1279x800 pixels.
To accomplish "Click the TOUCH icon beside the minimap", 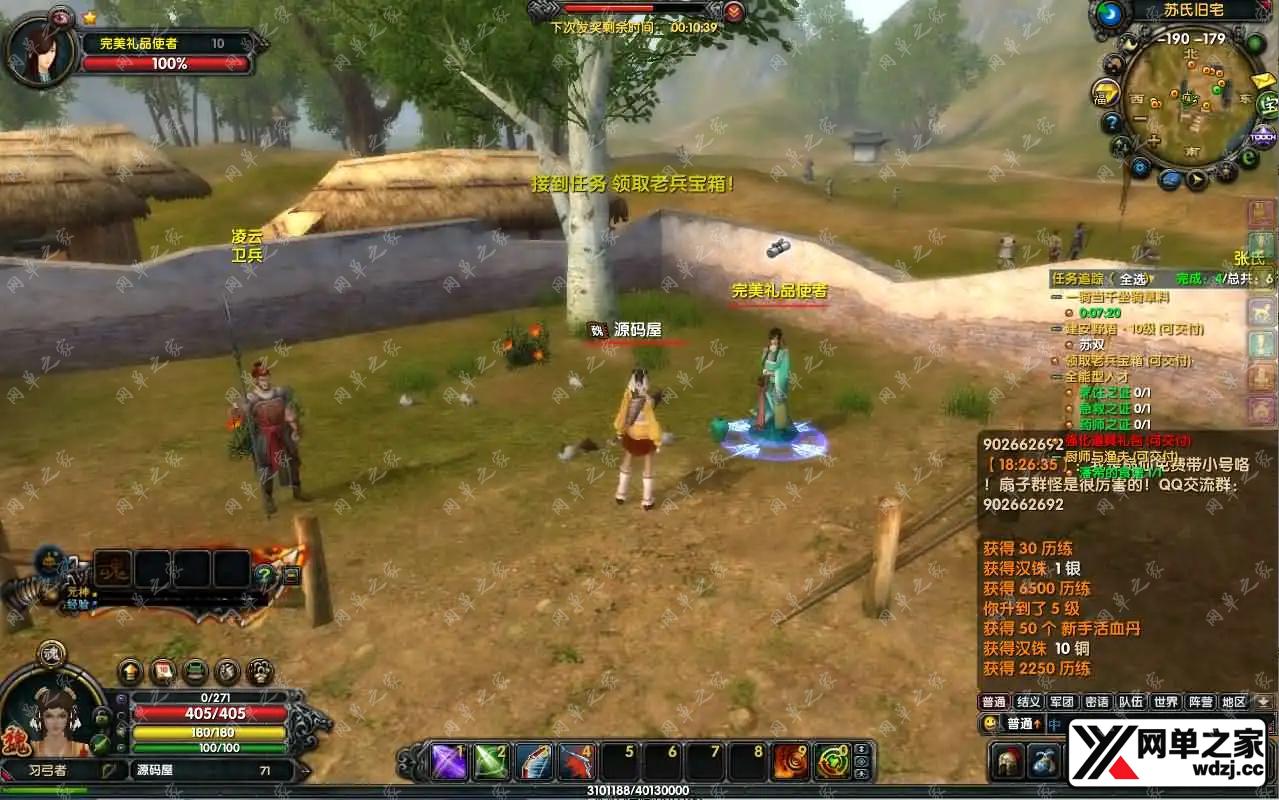I will tap(1262, 137).
